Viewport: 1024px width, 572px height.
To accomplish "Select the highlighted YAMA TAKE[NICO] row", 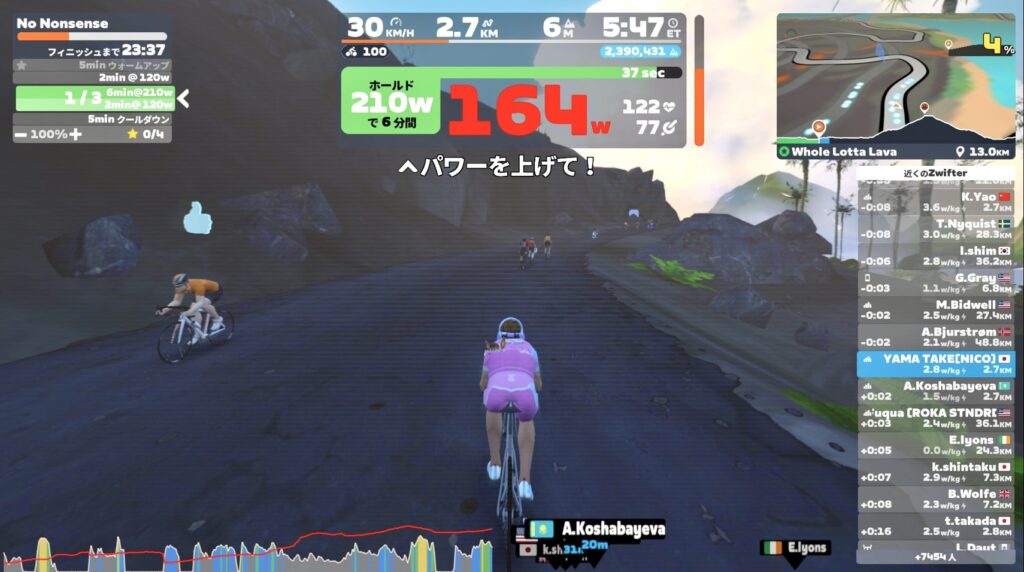I will tap(935, 364).
